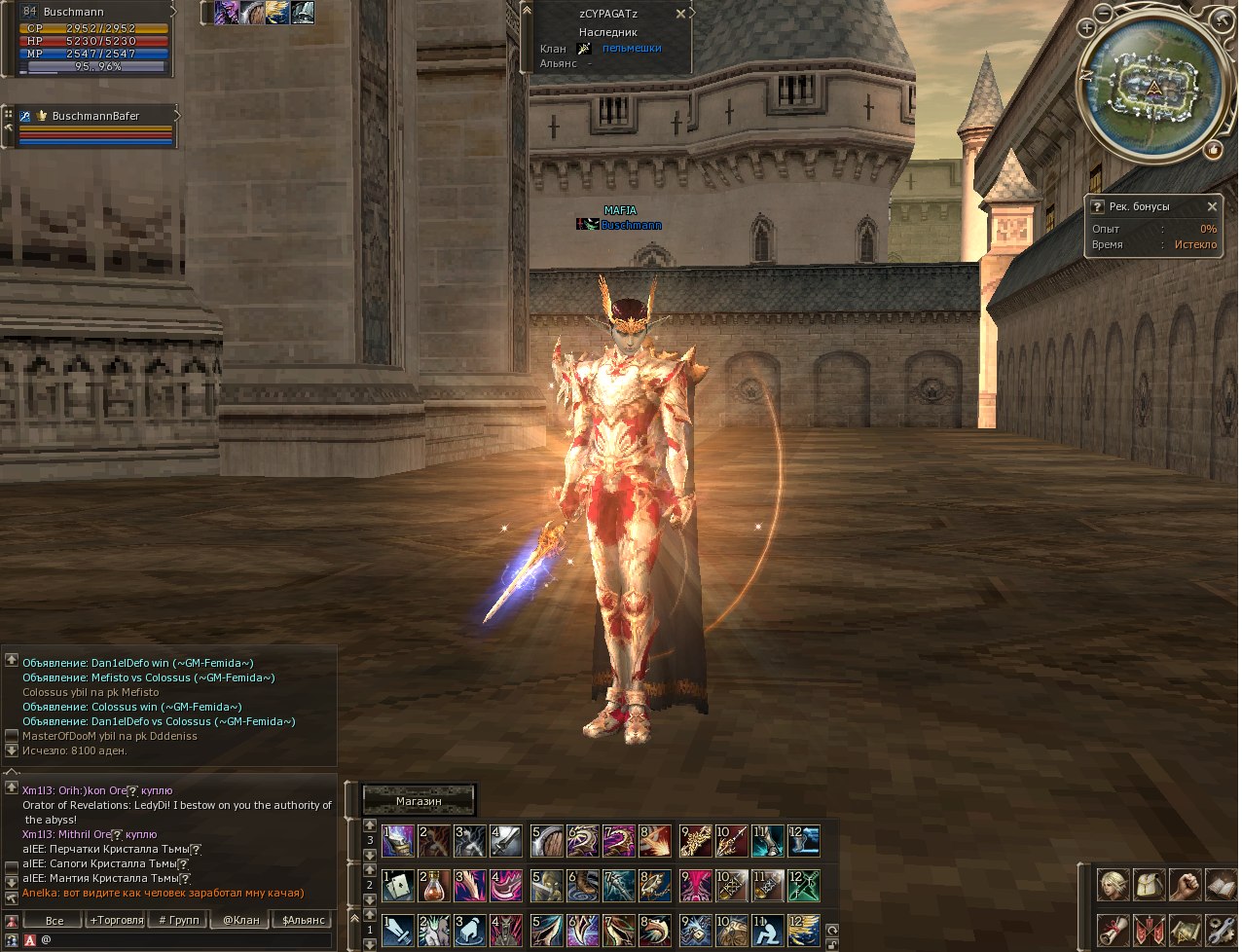This screenshot has height=952, width=1242.
Task: Click the circular minimap
Action: [1154, 88]
